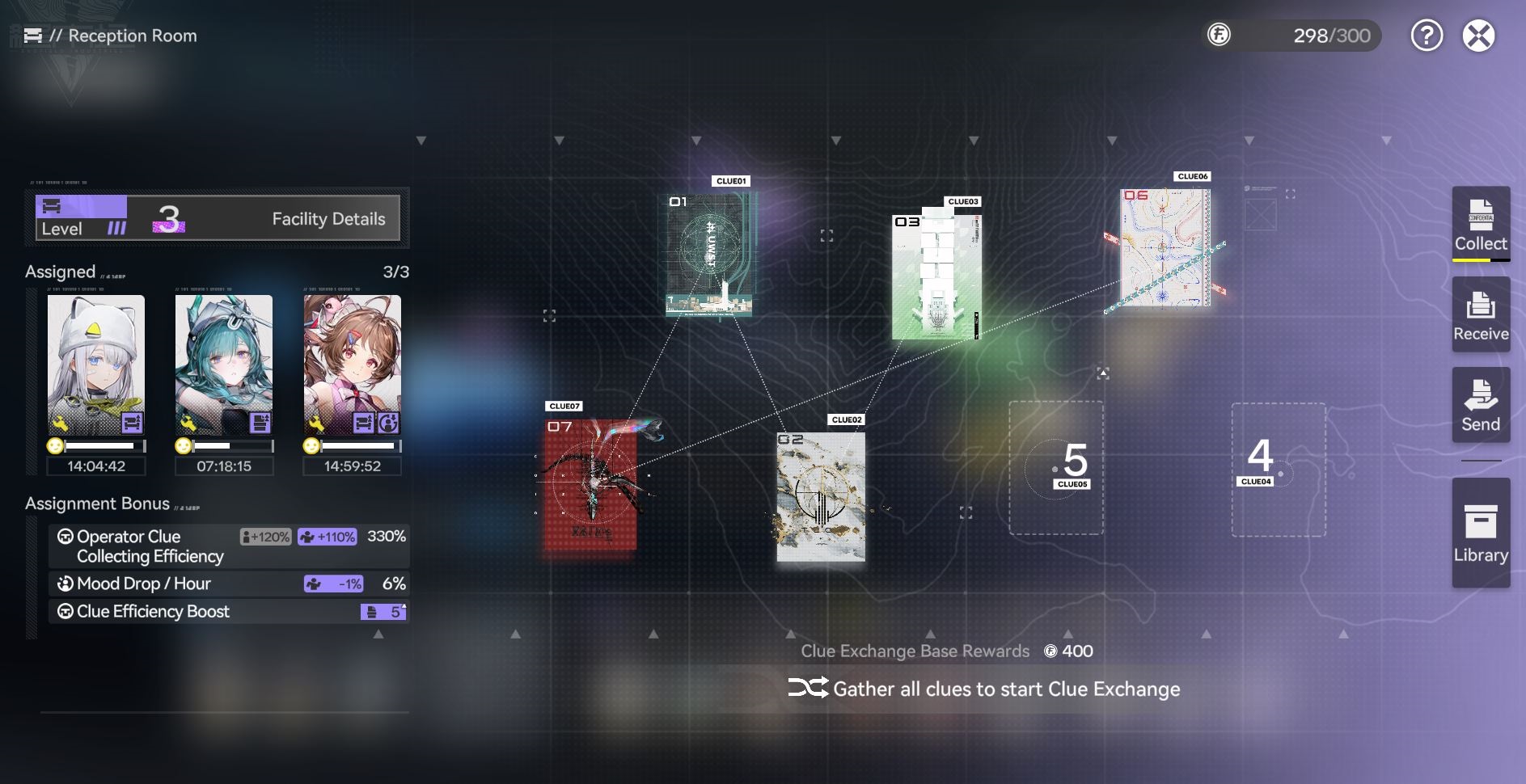View Operator Clue Collecting Efficiency bonus
Screen dimensions: 1526x784
pos(229,546)
